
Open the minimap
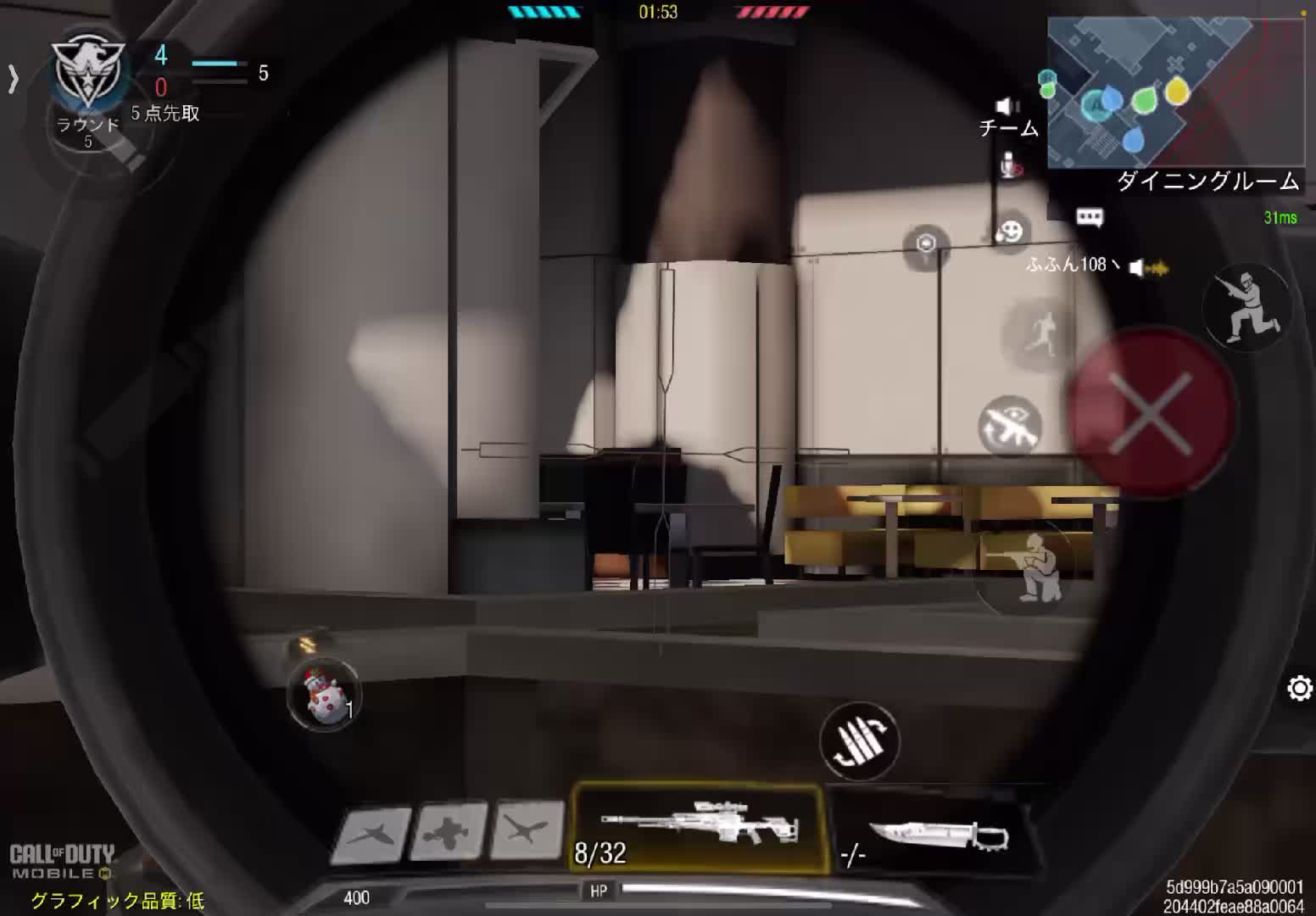pyautogui.click(x=1175, y=92)
